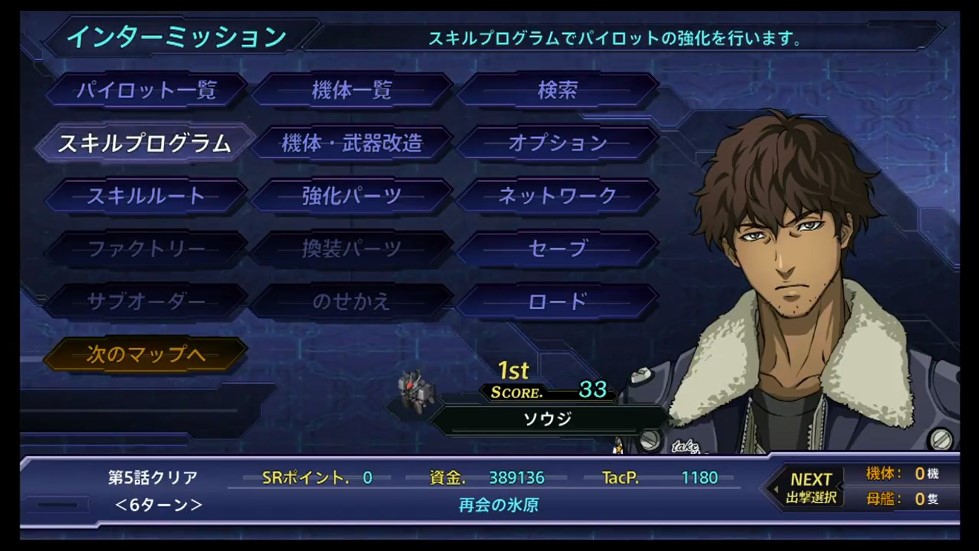Open the 検索 search menu
Screen dimensions: 979x551
point(557,90)
